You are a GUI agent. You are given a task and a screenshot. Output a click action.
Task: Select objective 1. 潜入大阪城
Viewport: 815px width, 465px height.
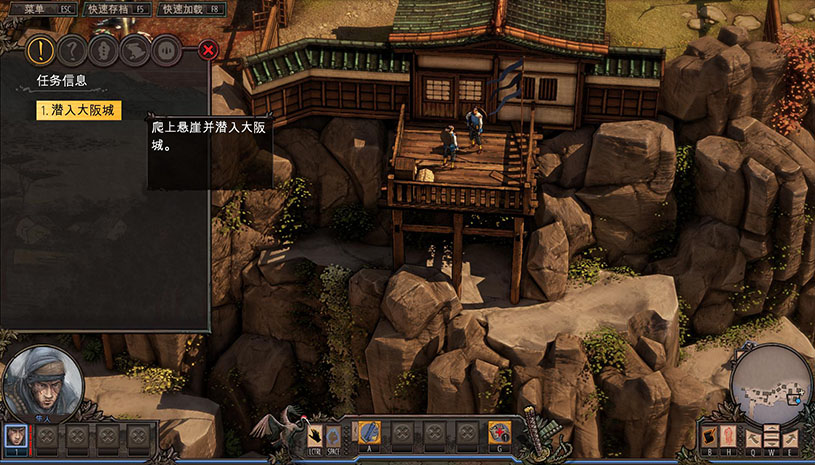pos(79,110)
